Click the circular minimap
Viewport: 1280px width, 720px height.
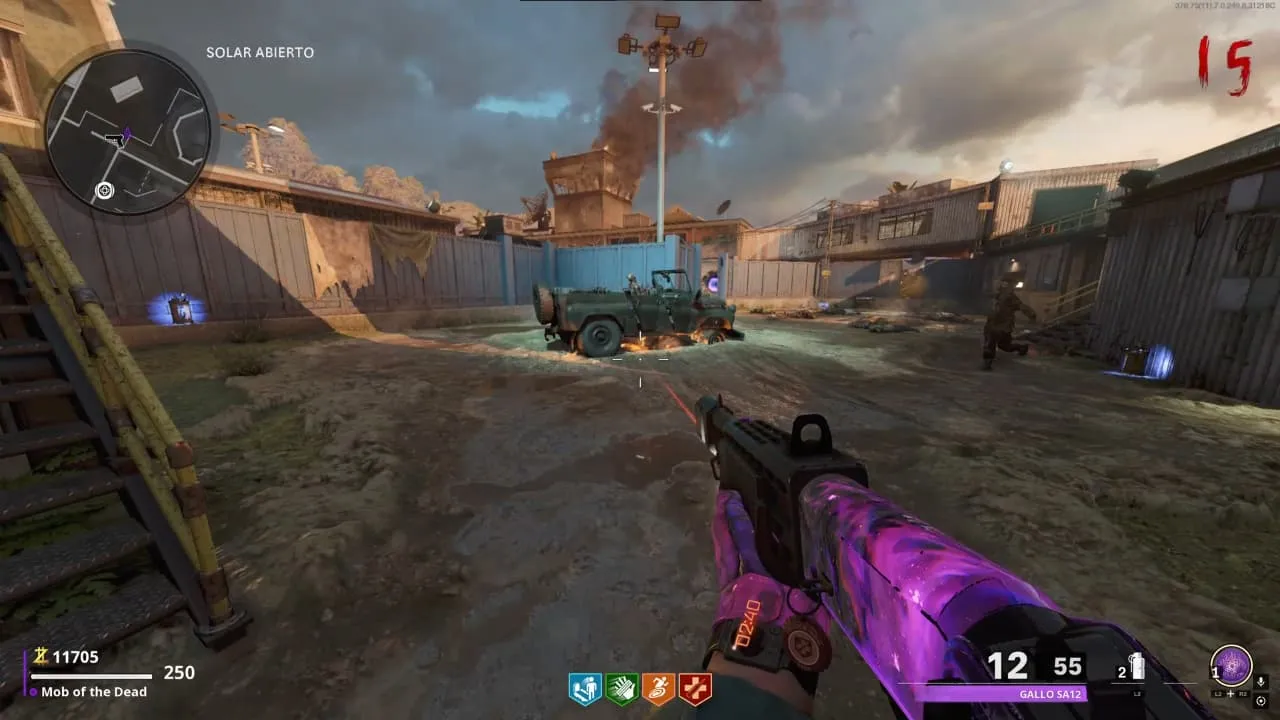pyautogui.click(x=128, y=132)
